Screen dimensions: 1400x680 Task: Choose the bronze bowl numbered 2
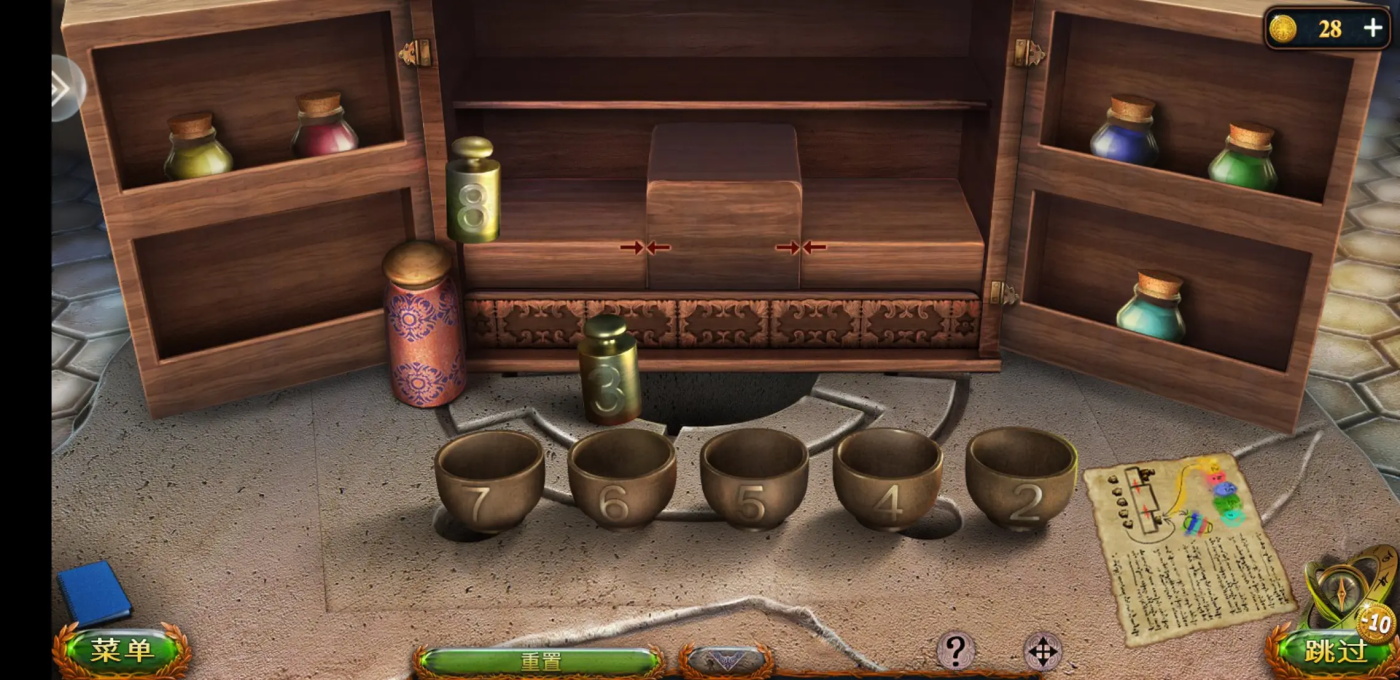coord(1020,477)
